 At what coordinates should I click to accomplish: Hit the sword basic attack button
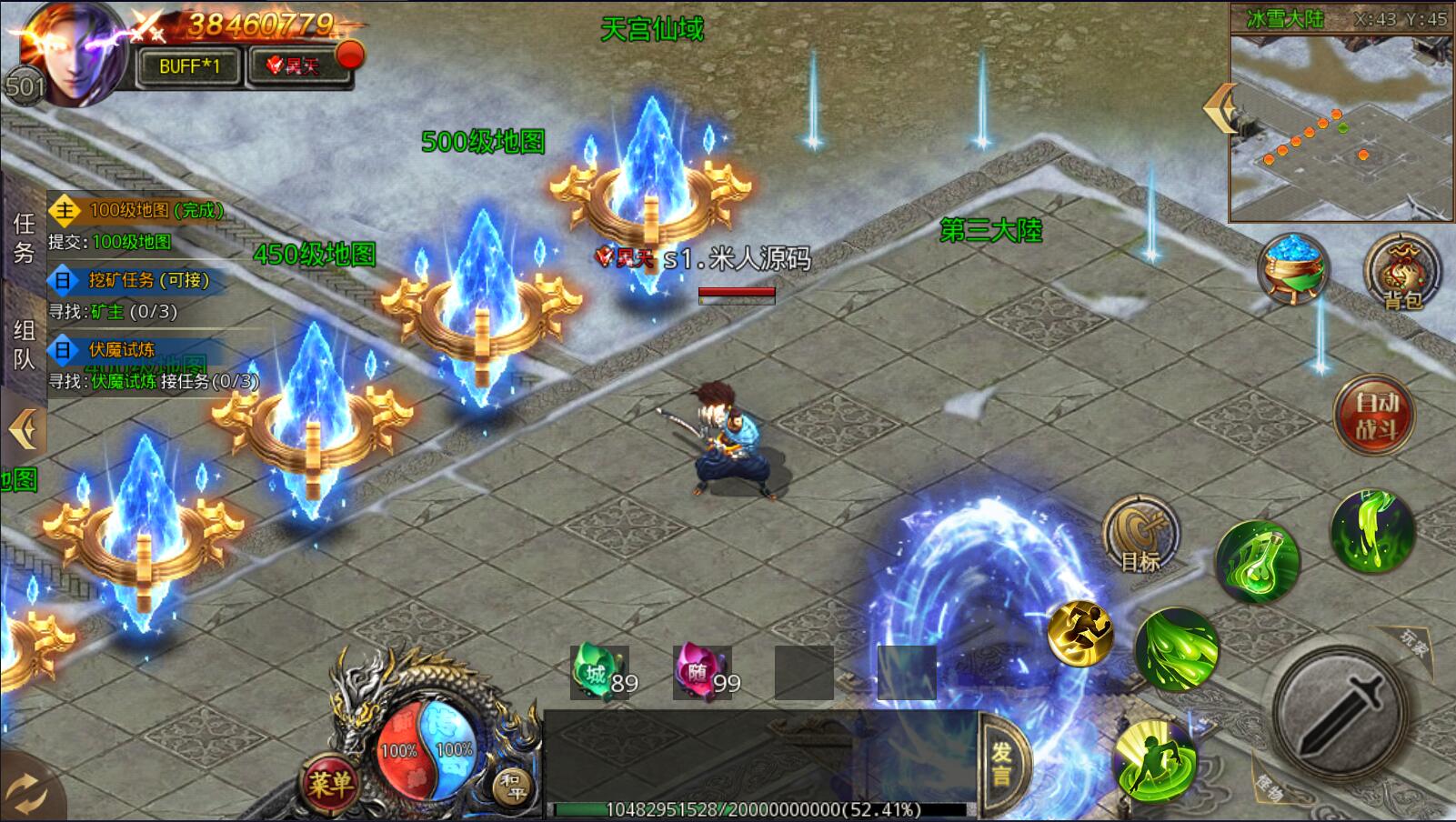(1340, 706)
